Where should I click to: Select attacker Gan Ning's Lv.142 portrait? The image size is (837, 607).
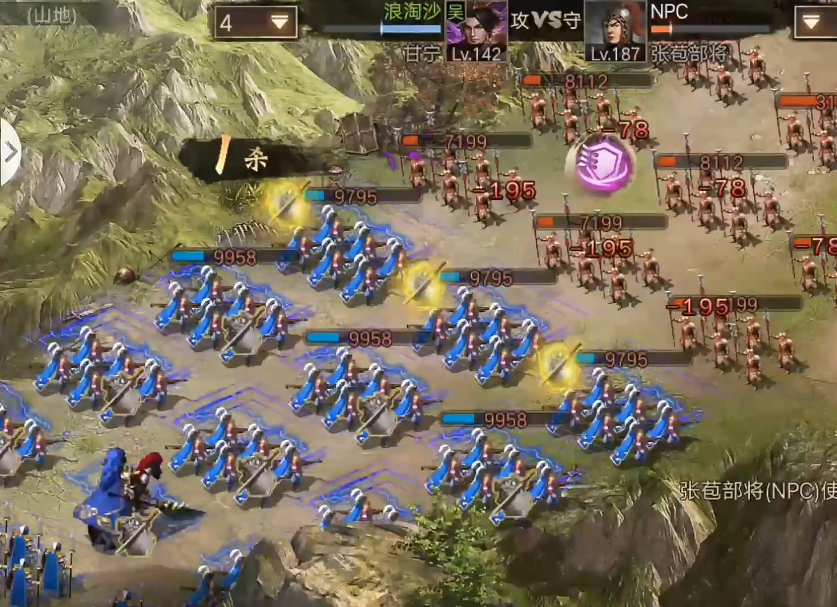pyautogui.click(x=475, y=30)
